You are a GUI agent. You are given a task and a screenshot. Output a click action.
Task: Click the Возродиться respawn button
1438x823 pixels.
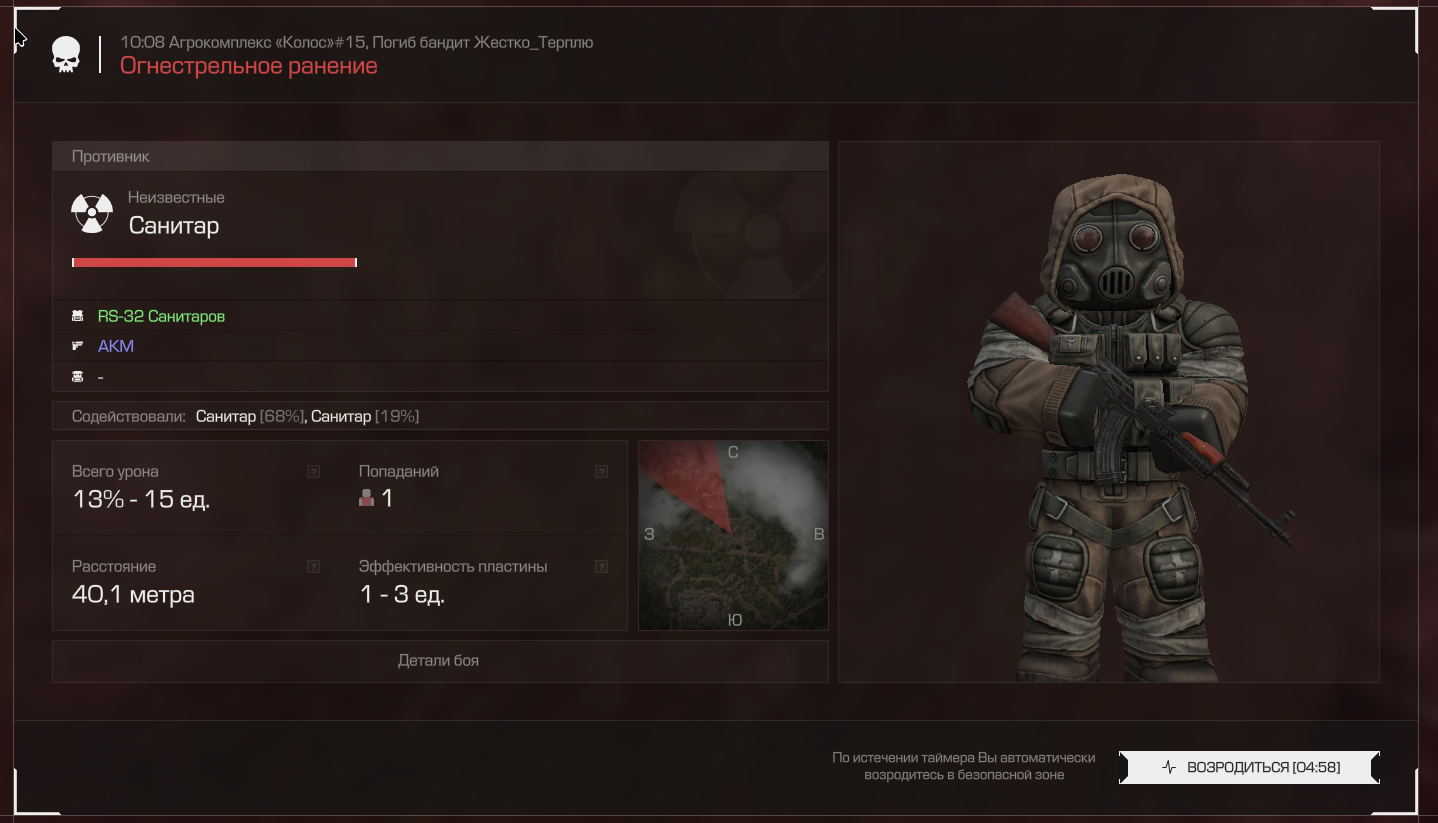coord(1250,767)
